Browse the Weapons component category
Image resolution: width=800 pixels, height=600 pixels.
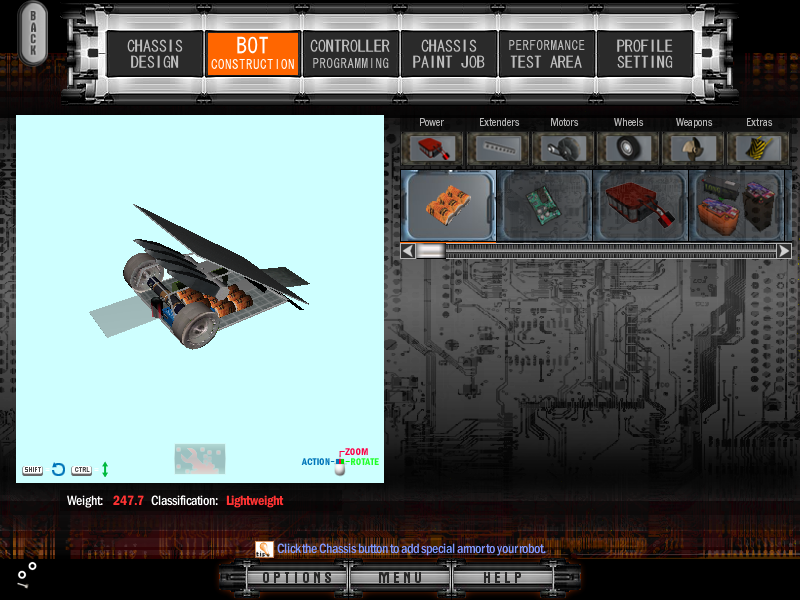click(x=694, y=148)
